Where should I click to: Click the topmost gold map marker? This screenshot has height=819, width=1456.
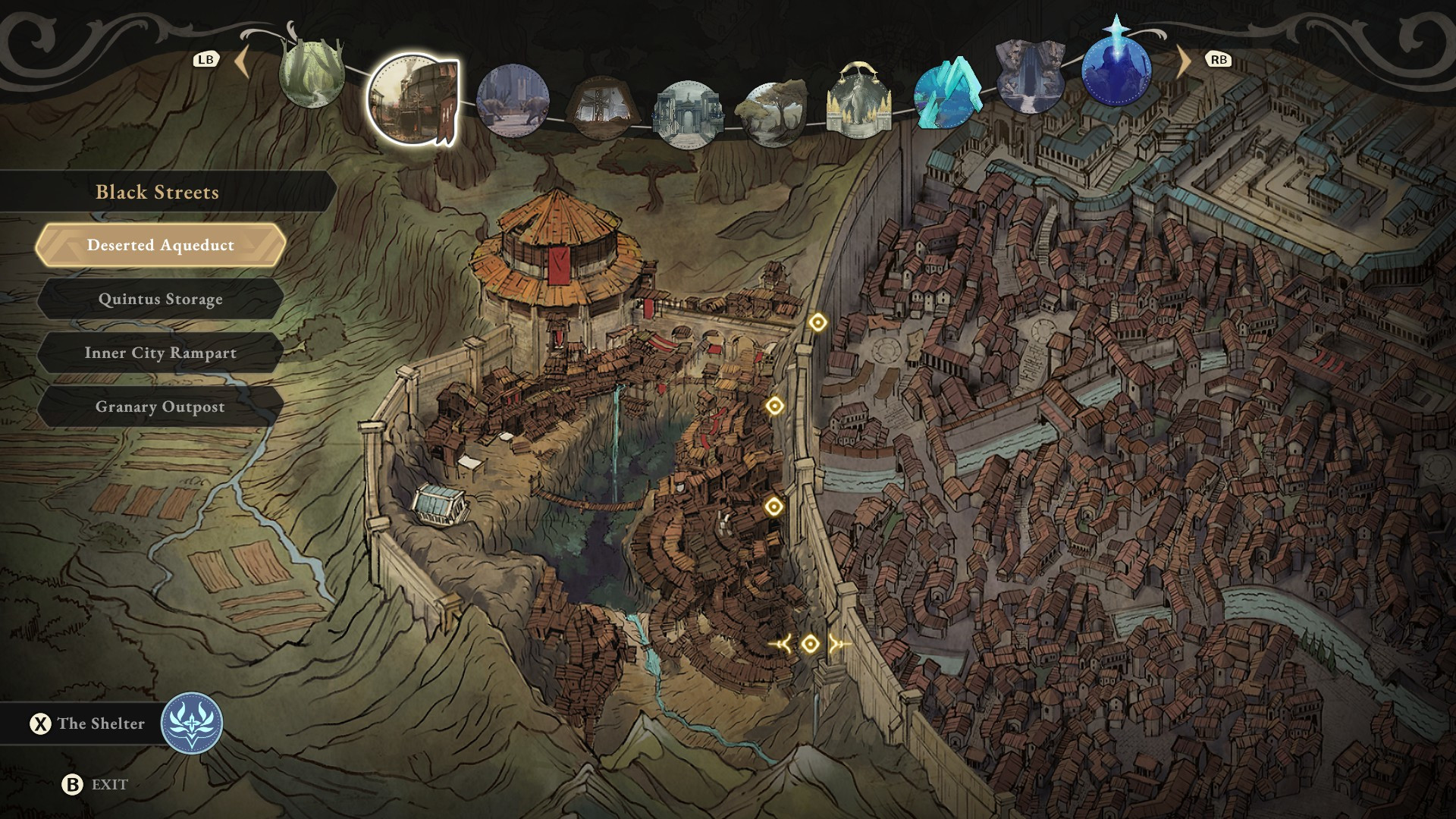coord(817,322)
